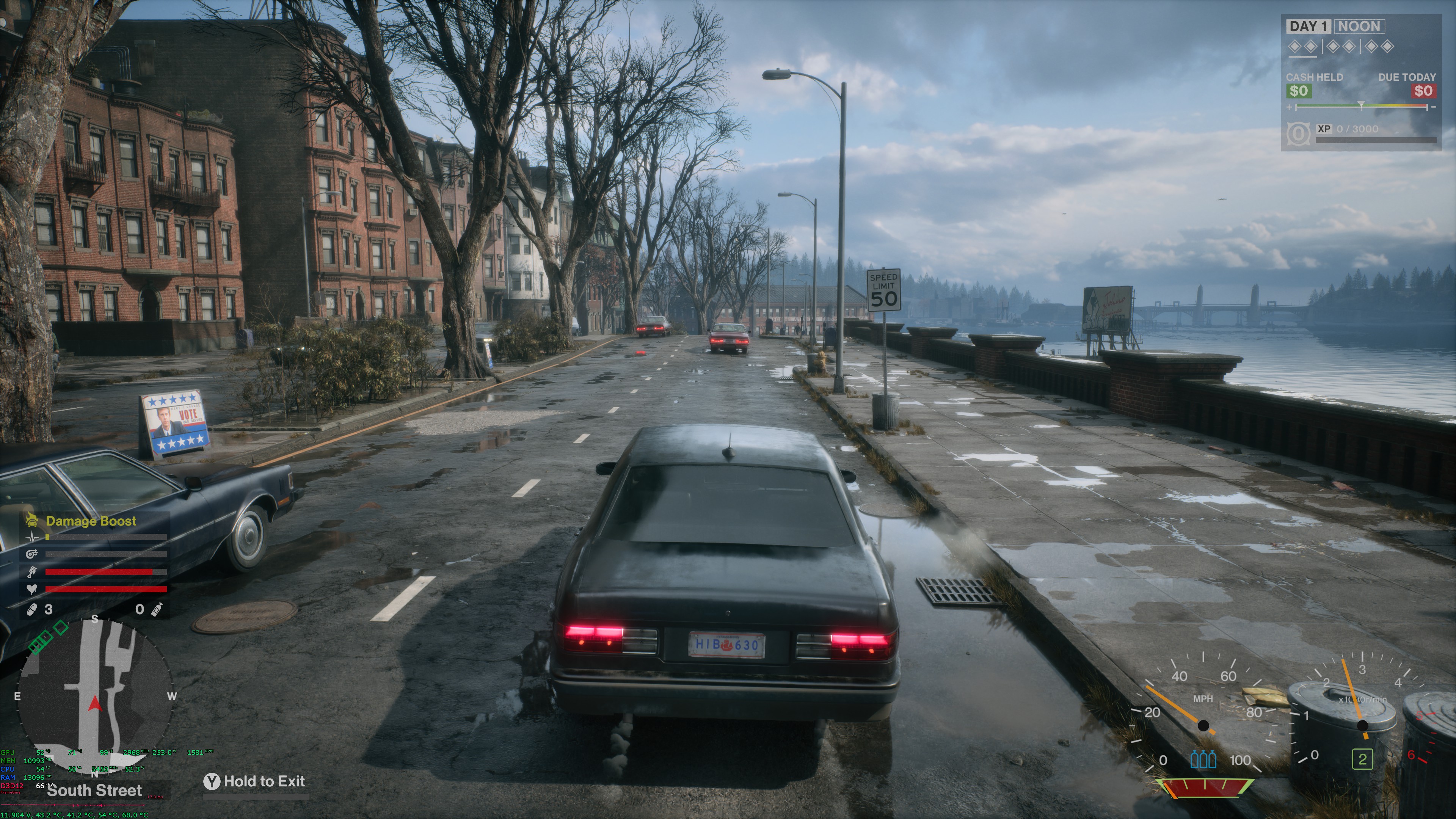Select the turbo icon in the status panel

(31, 554)
